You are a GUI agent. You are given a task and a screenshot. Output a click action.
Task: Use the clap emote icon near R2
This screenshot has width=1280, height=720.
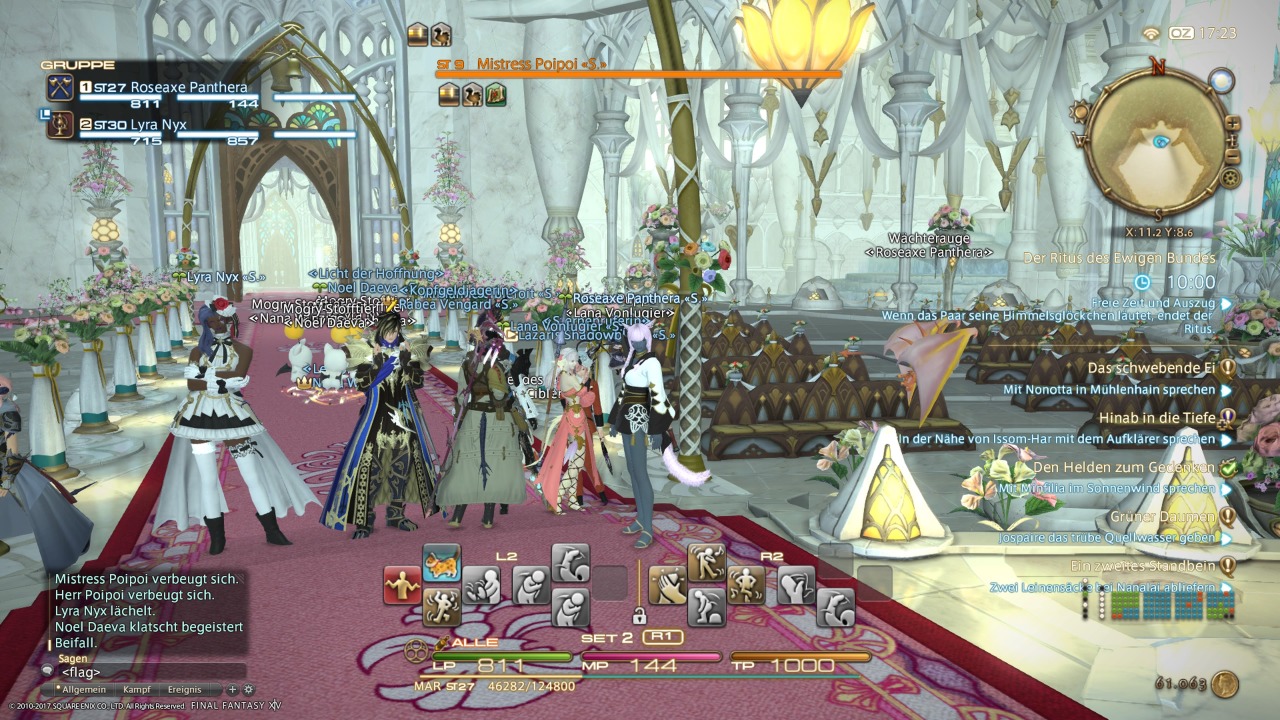coord(667,582)
